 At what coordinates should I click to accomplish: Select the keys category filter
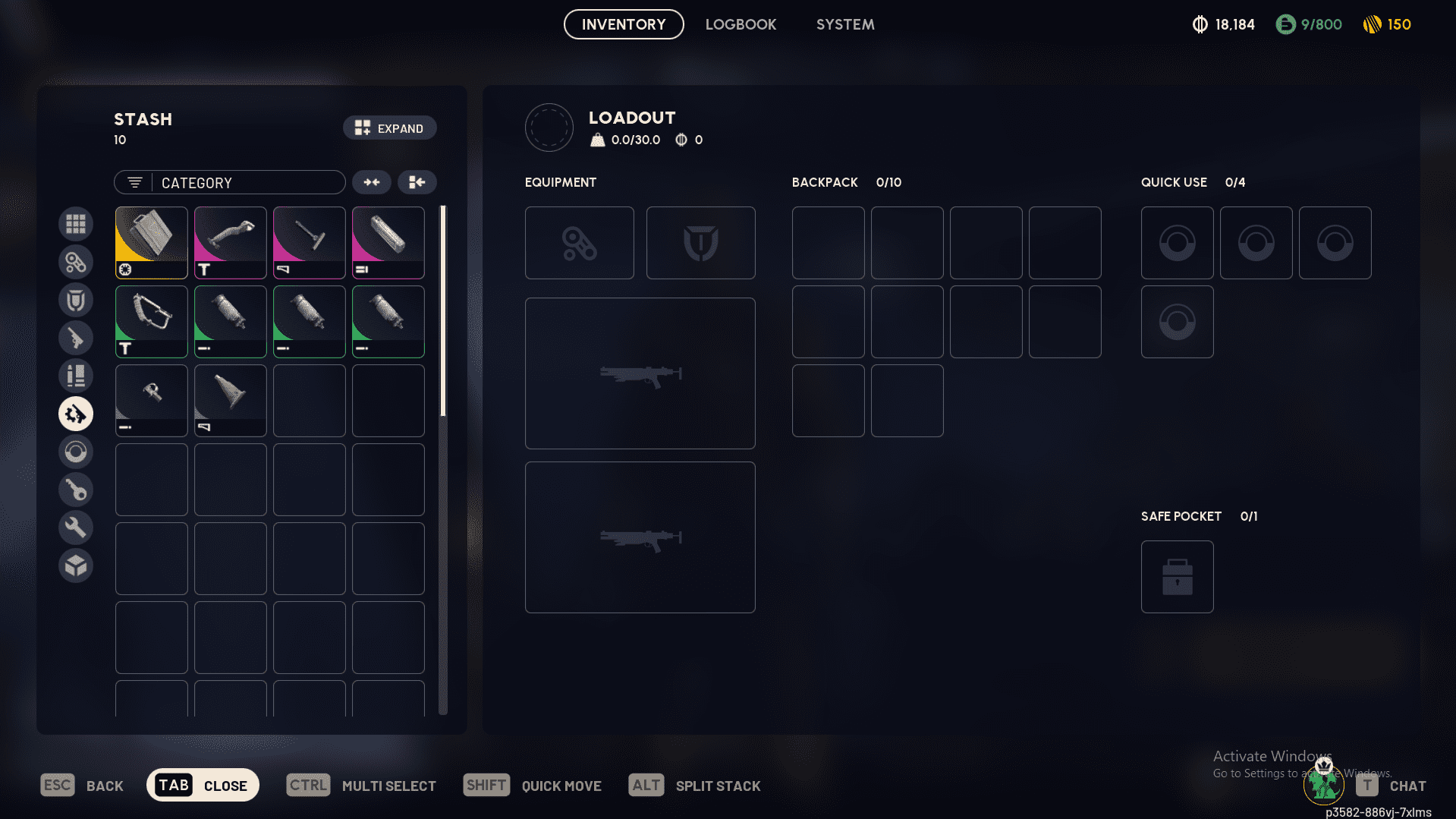coord(76,490)
